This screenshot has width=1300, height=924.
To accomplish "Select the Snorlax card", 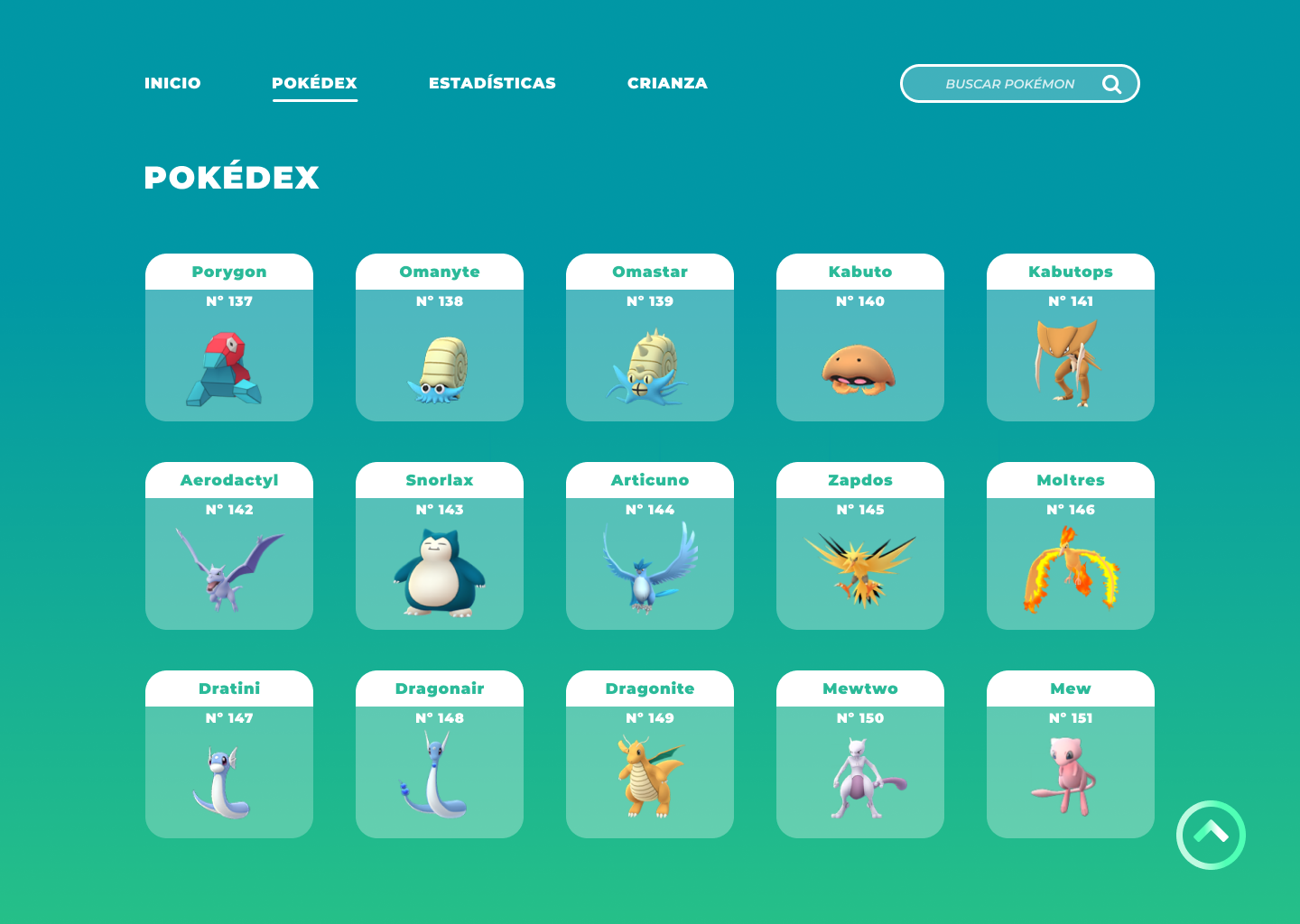I will tap(440, 546).
